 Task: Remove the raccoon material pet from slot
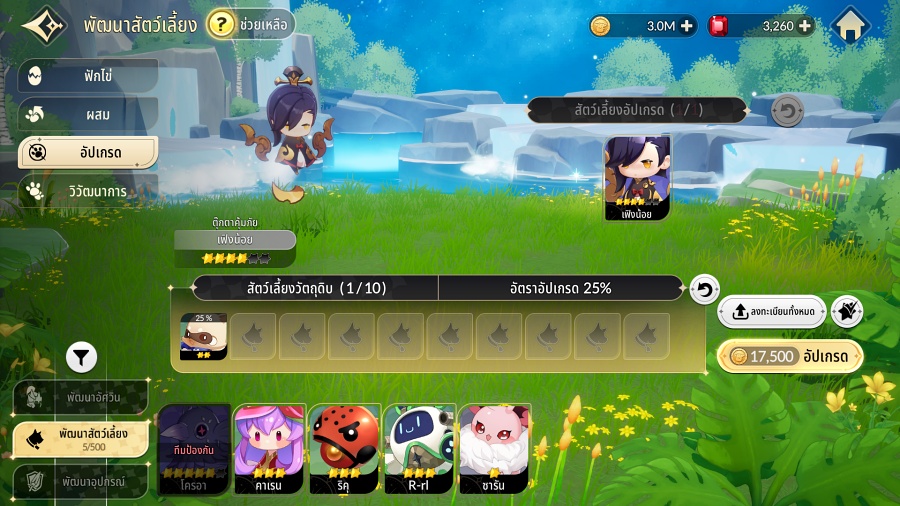pyautogui.click(x=203, y=336)
